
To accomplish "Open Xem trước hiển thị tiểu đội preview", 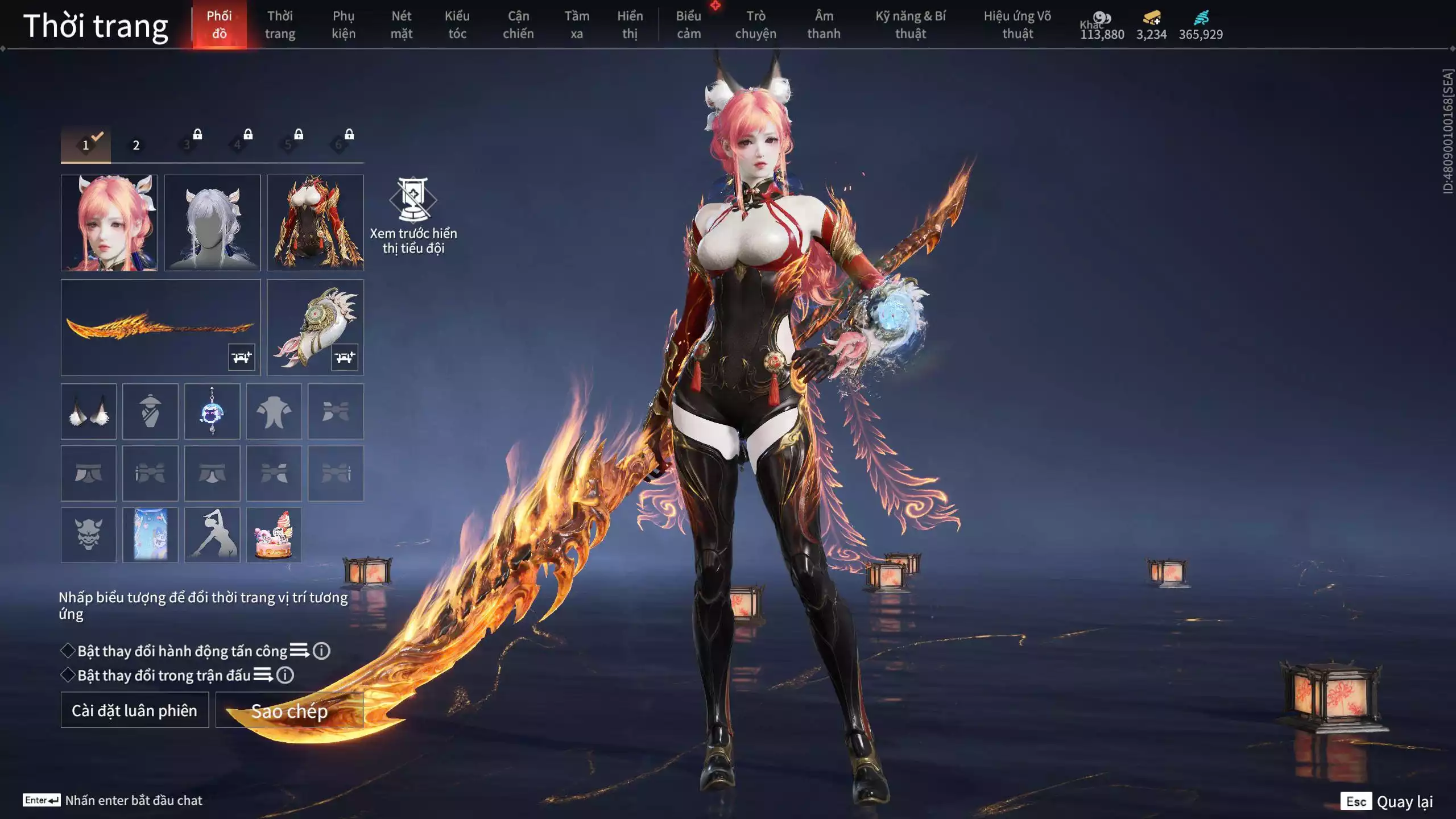I will [413, 216].
